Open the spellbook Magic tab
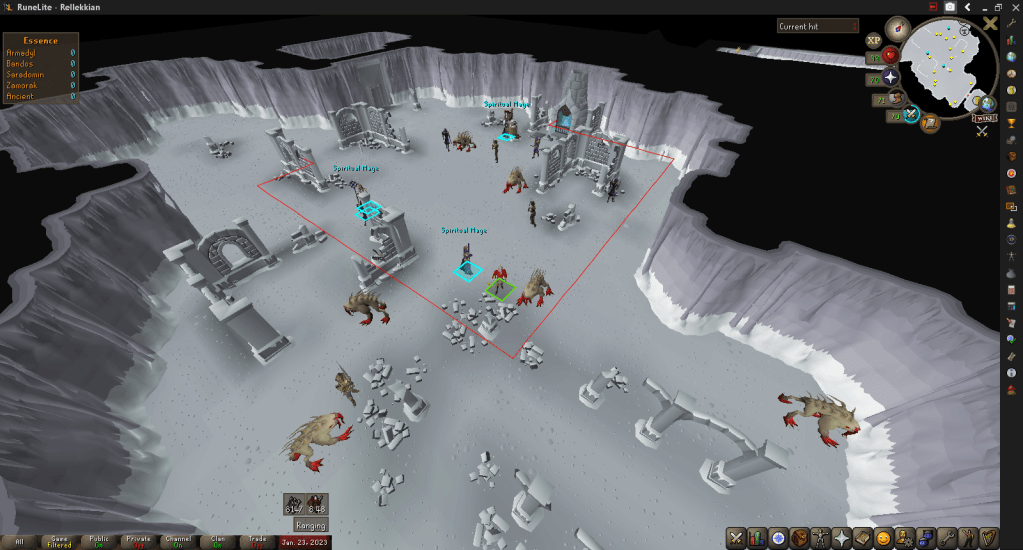Viewport: 1023px width, 550px height. (863, 537)
